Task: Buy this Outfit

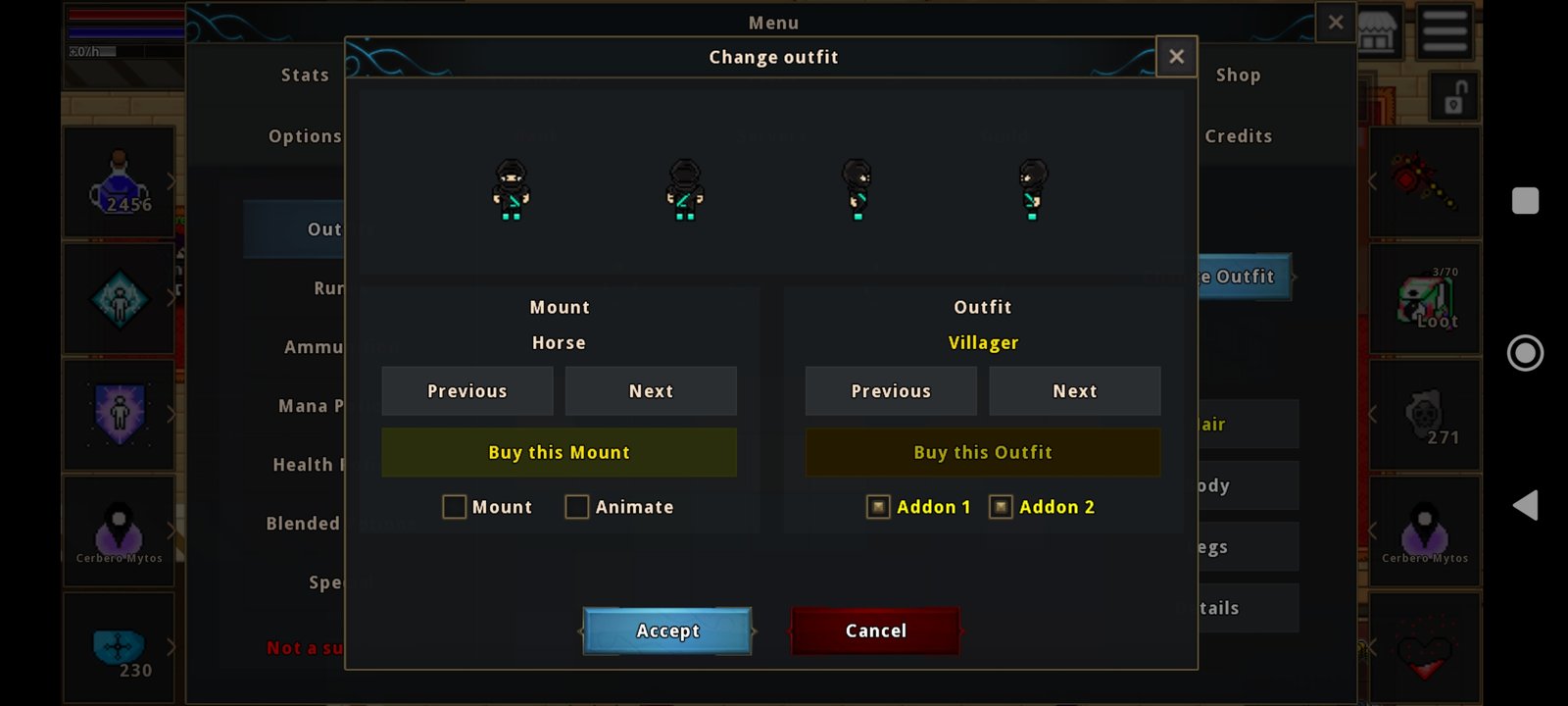Action: click(982, 452)
